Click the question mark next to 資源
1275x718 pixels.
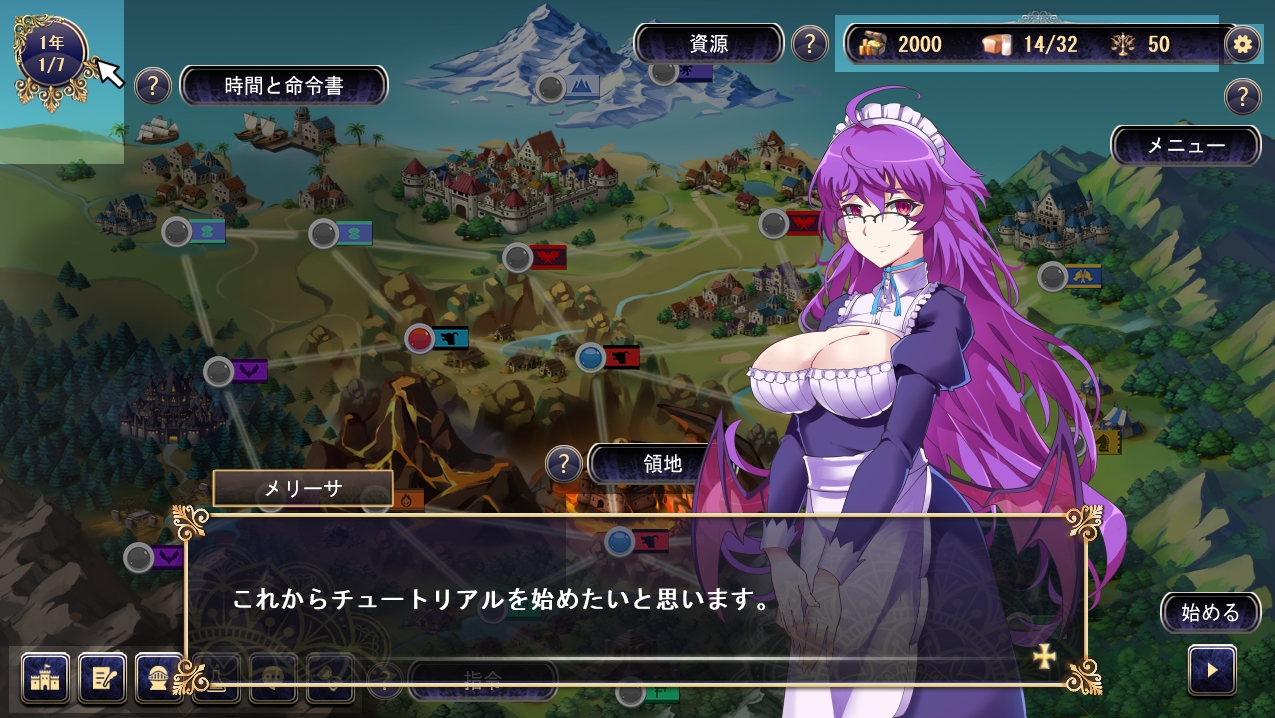809,44
